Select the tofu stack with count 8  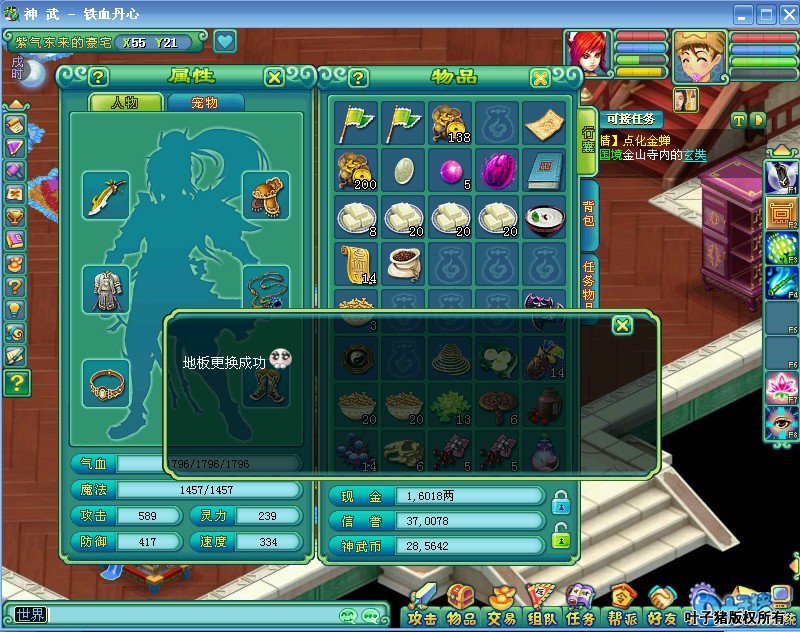357,216
